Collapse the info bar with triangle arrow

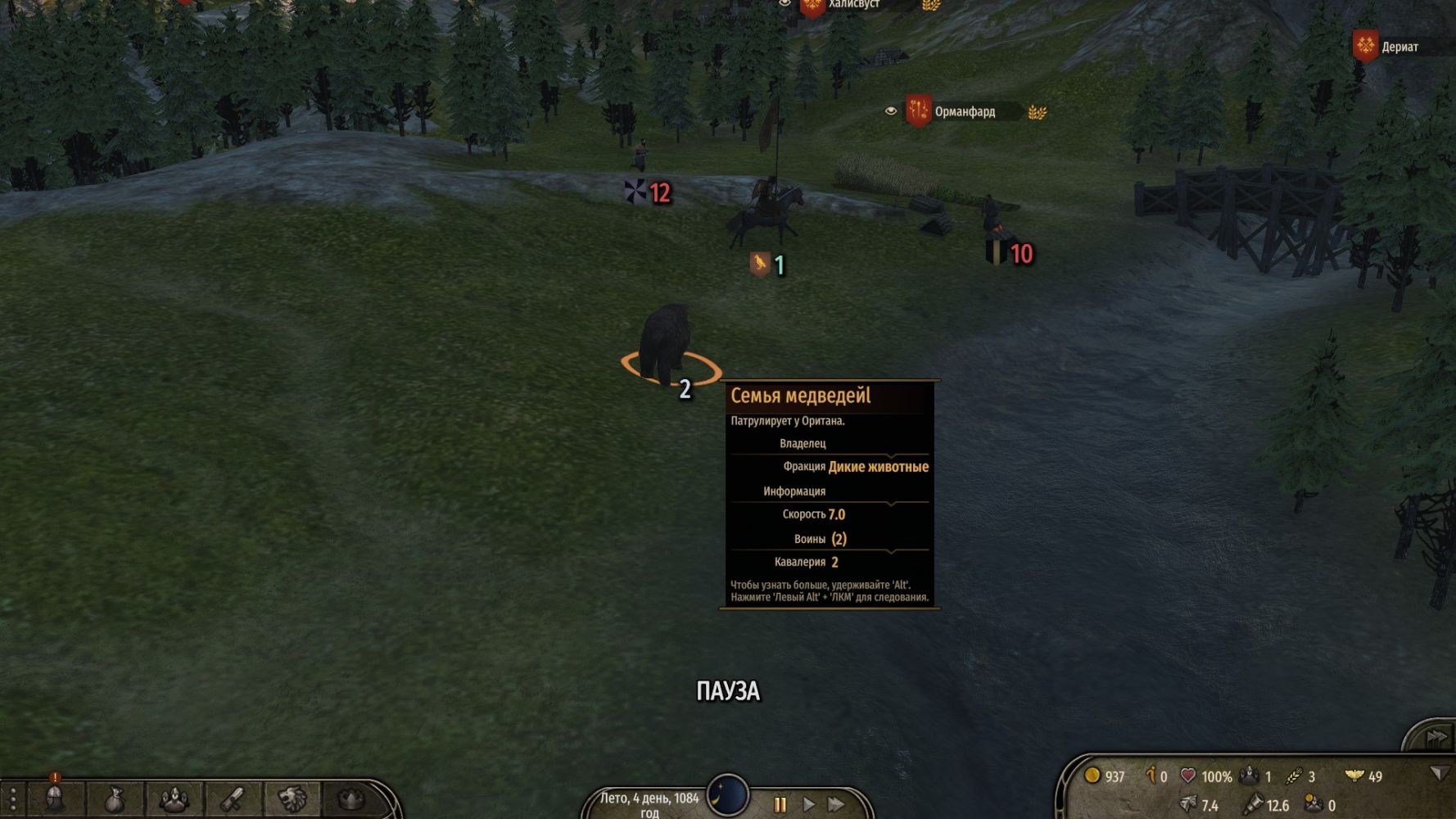pos(1438,773)
